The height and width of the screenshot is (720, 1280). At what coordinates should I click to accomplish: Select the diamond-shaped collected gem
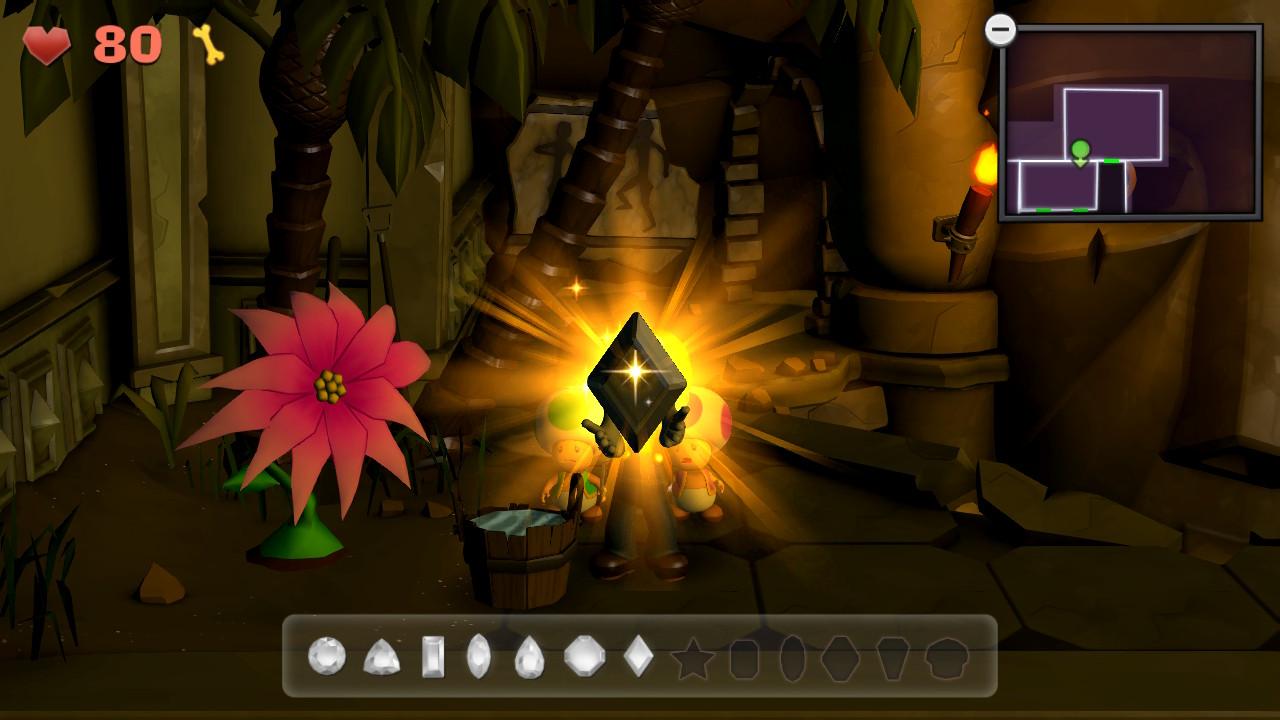tap(638, 657)
